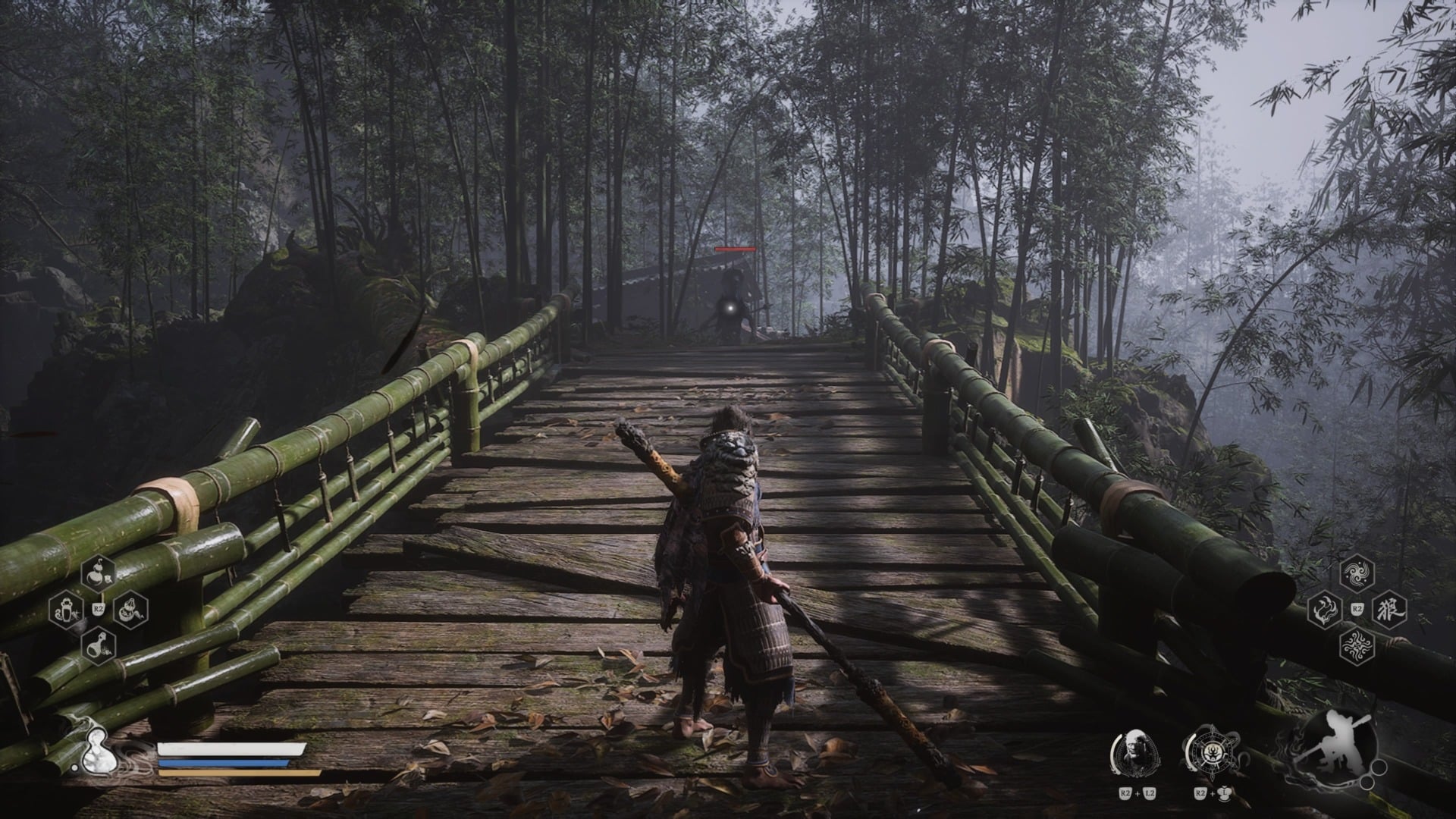The image size is (1456, 819).
Task: Click the R2 badge in the spell wheel
Action: (1357, 608)
